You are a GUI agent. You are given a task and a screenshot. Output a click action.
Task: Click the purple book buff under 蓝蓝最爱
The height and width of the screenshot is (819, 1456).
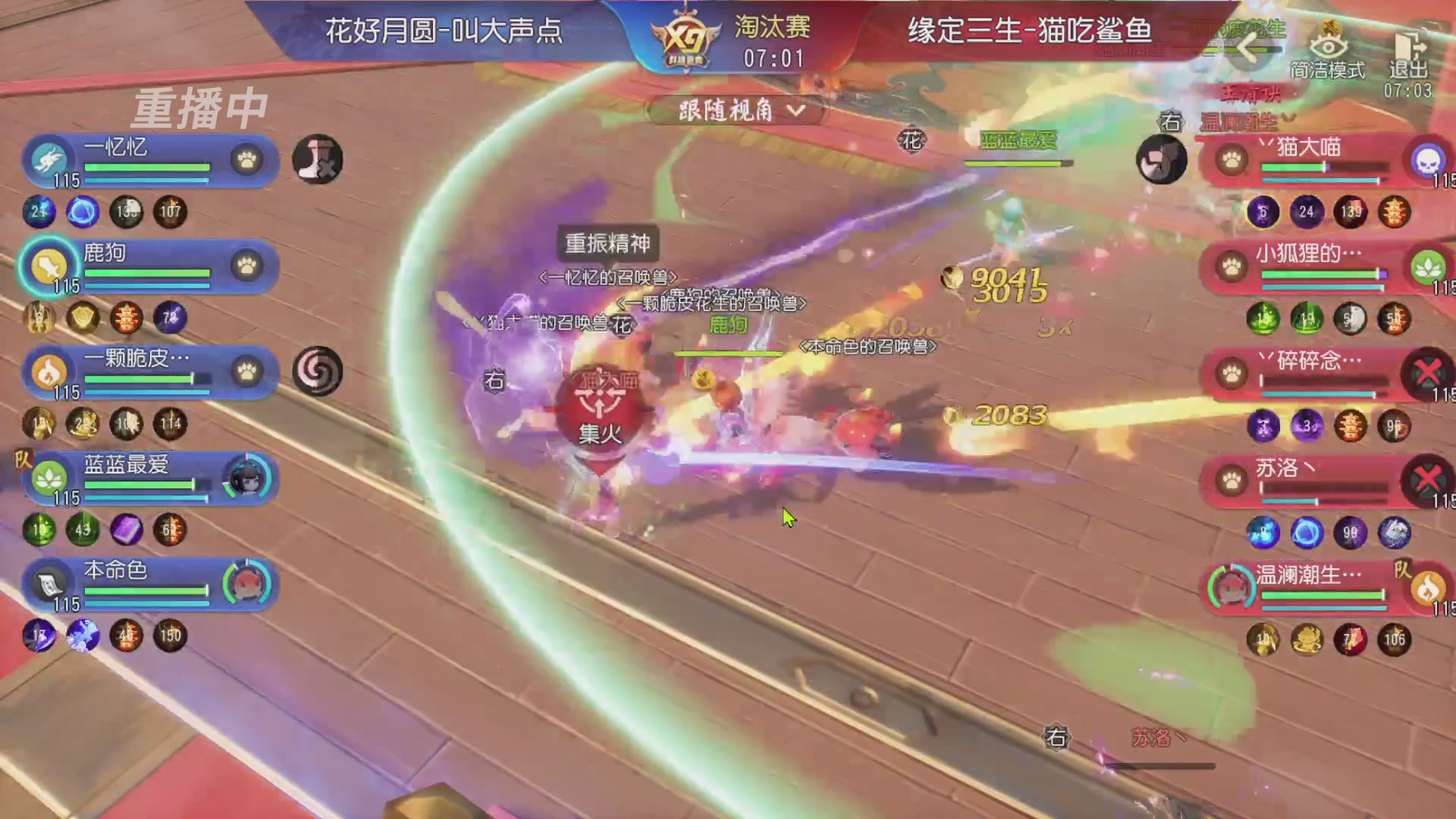coord(127,531)
